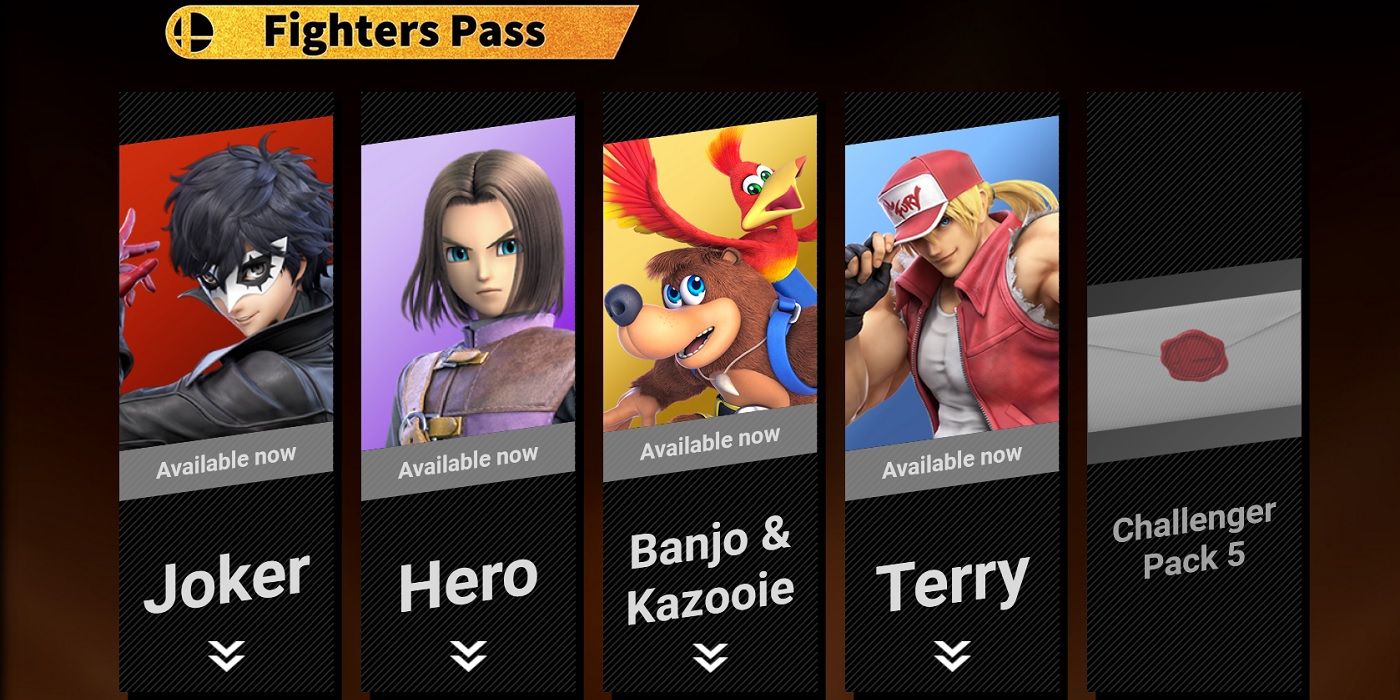Image resolution: width=1400 pixels, height=700 pixels.
Task: Click the Fighters Pass banner
Action: (400, 32)
